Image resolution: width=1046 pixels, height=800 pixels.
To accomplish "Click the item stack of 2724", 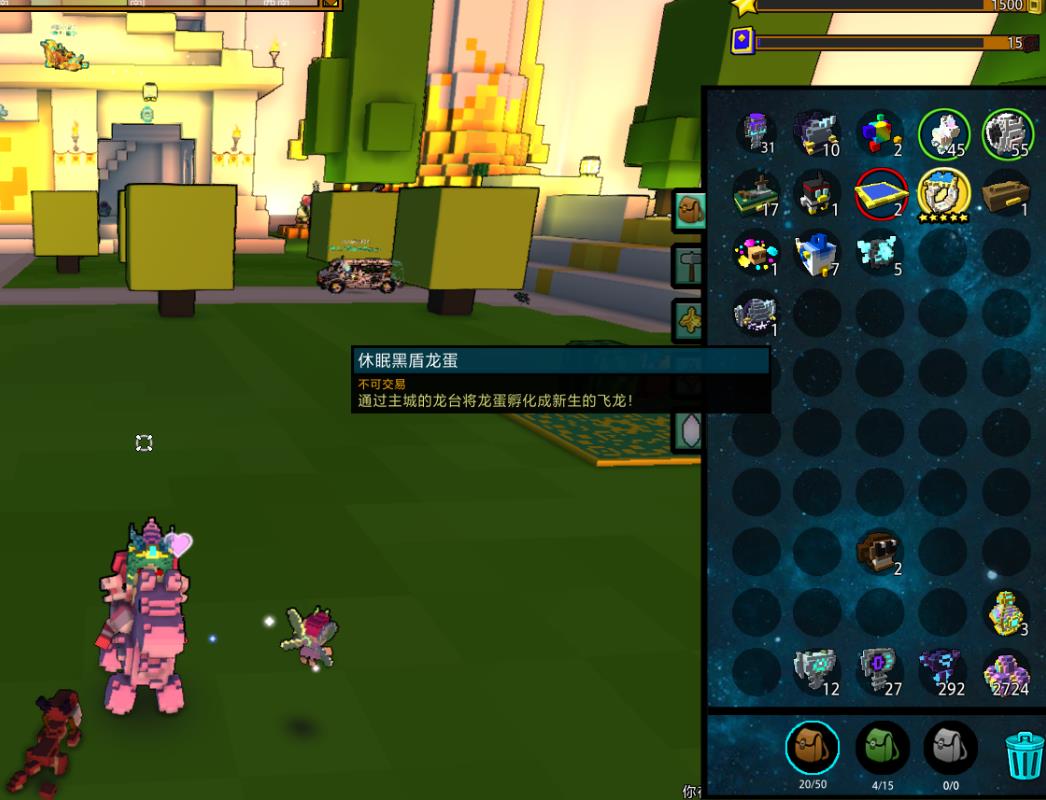I will pos(1005,671).
